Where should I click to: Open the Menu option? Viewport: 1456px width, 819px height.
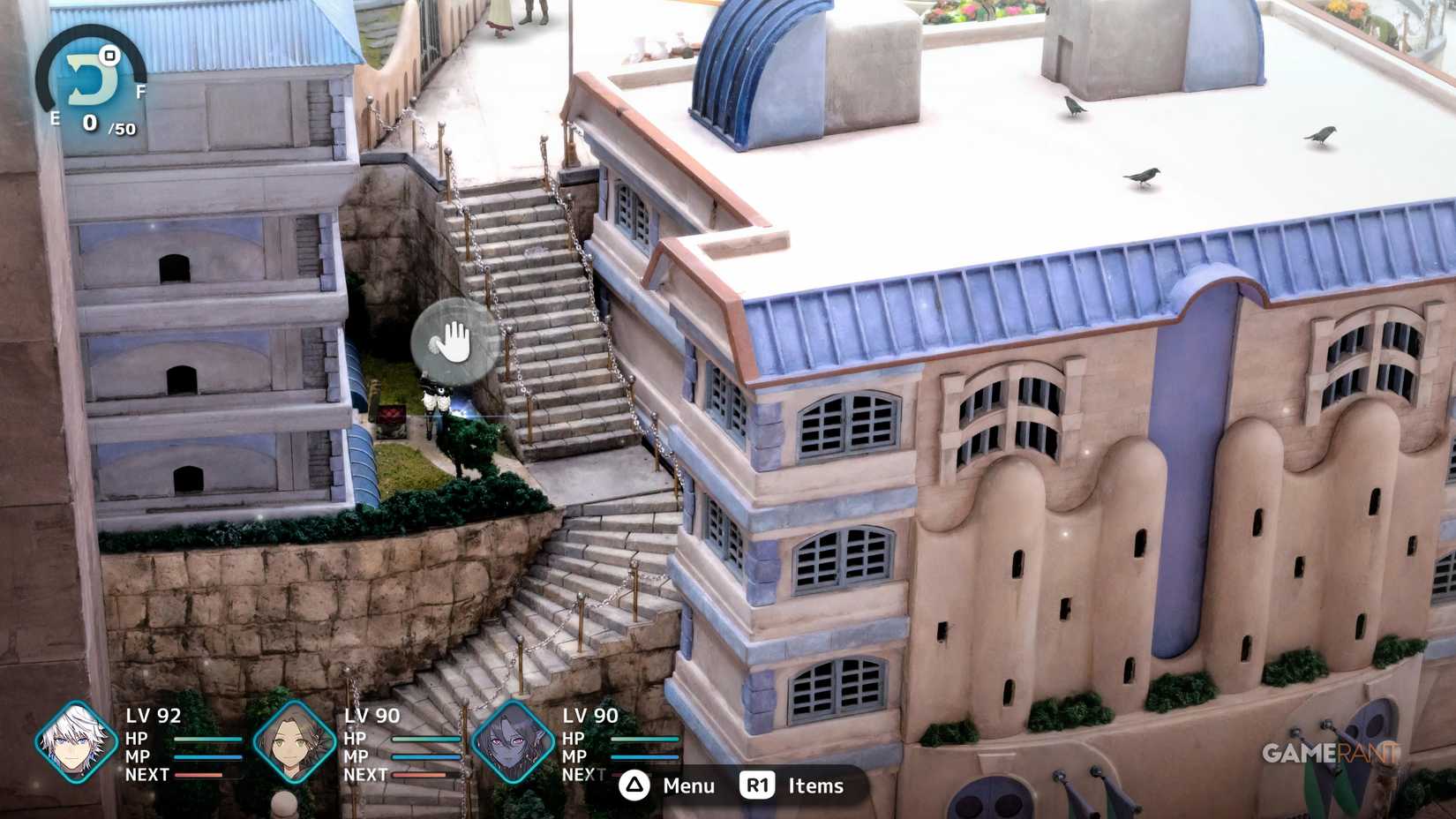pyautogui.click(x=687, y=785)
